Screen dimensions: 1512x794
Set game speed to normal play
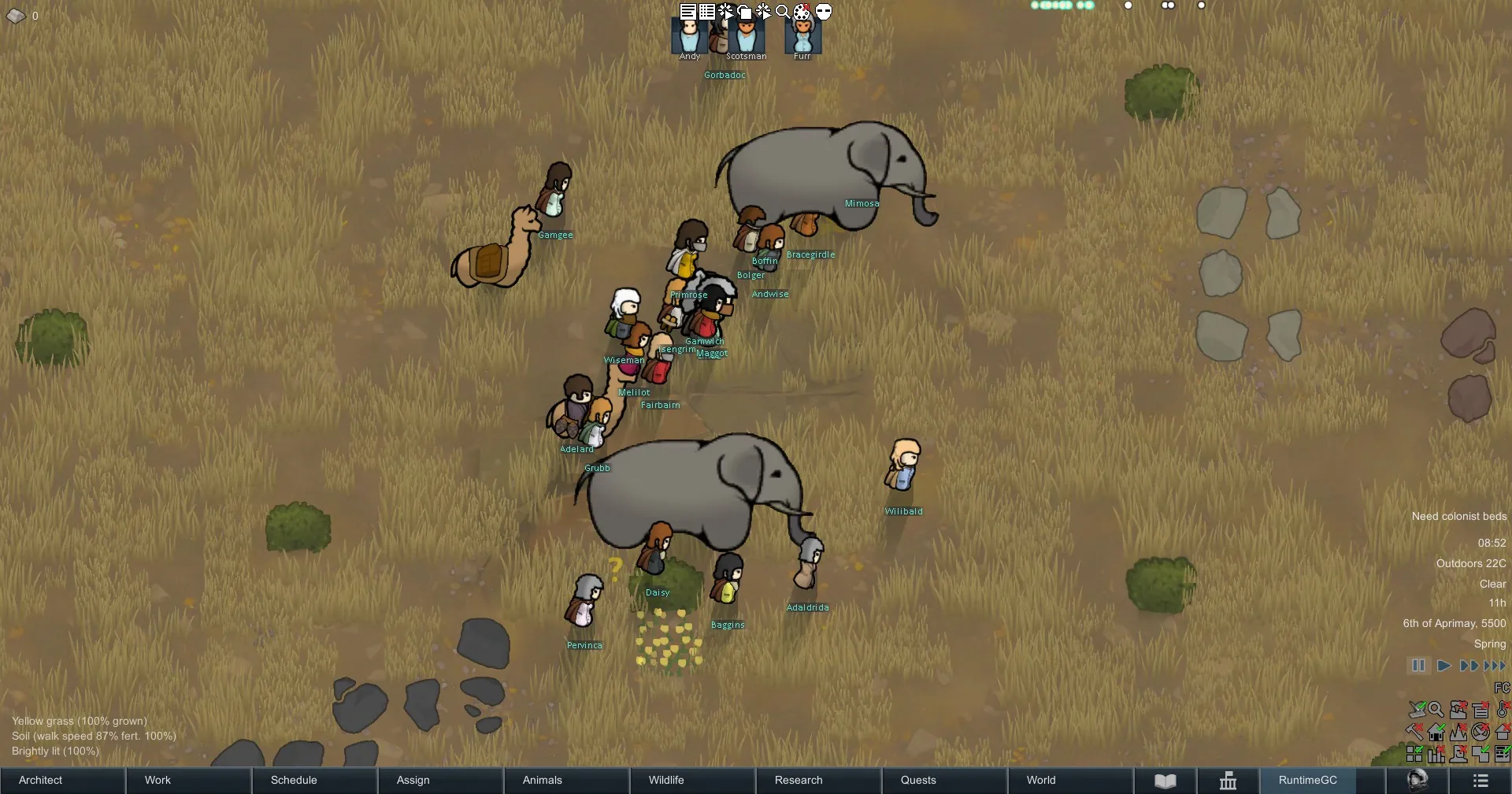[1443, 666]
